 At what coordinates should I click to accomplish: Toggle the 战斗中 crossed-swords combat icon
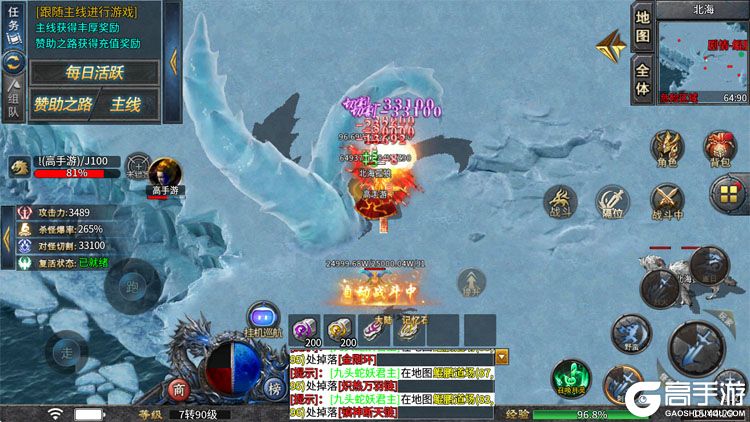[666, 201]
